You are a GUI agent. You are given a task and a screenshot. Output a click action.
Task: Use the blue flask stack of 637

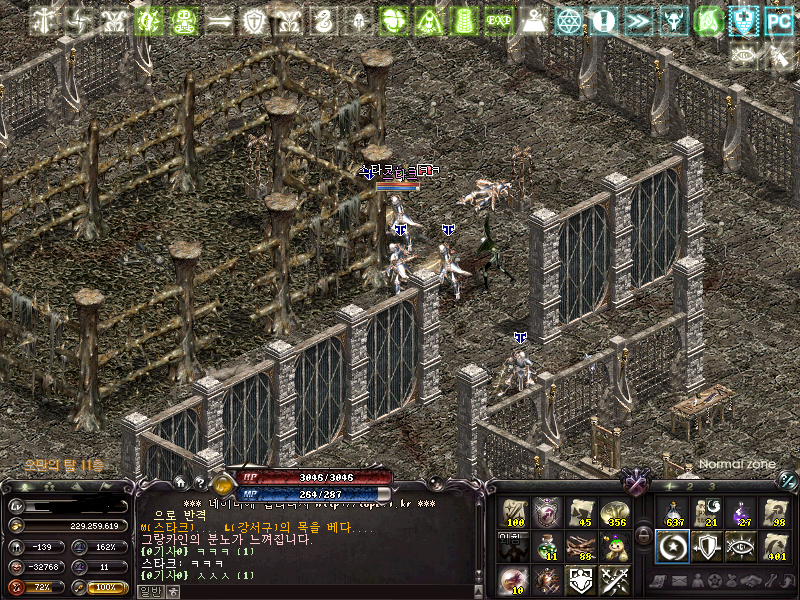673,513
